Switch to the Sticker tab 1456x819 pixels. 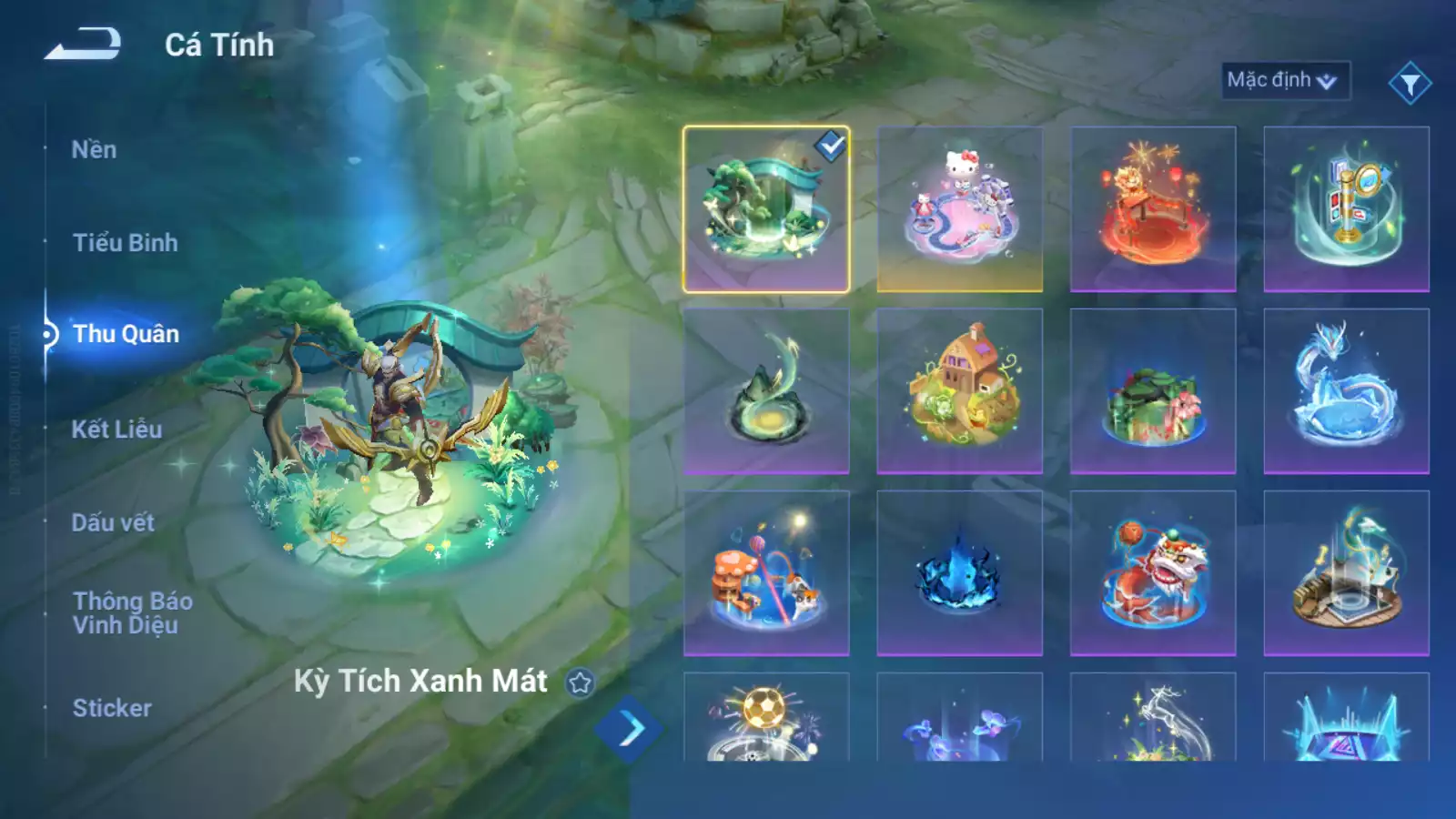point(112,708)
